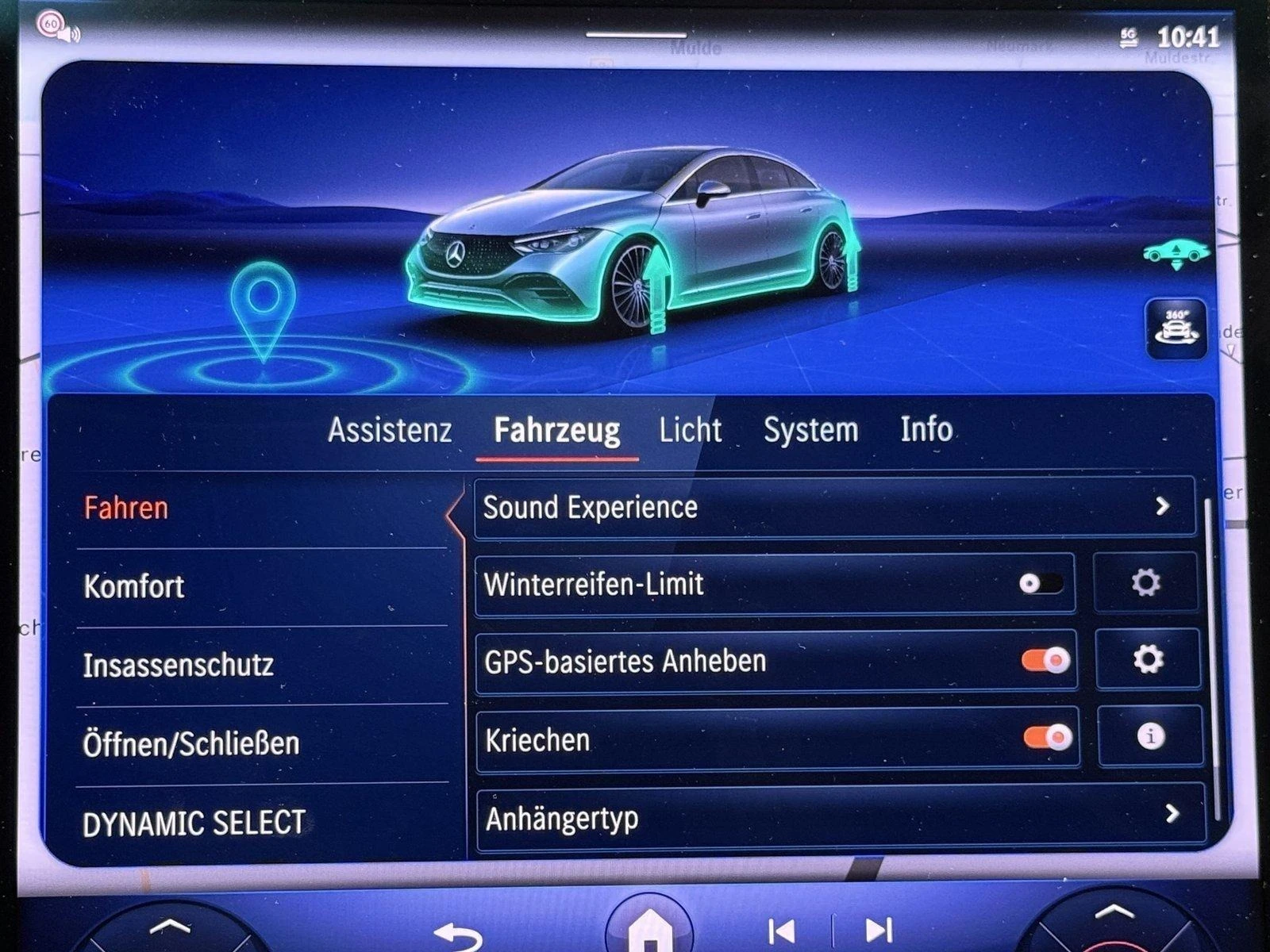The height and width of the screenshot is (952, 1270).
Task: Show the Info tab
Action: pos(926,429)
